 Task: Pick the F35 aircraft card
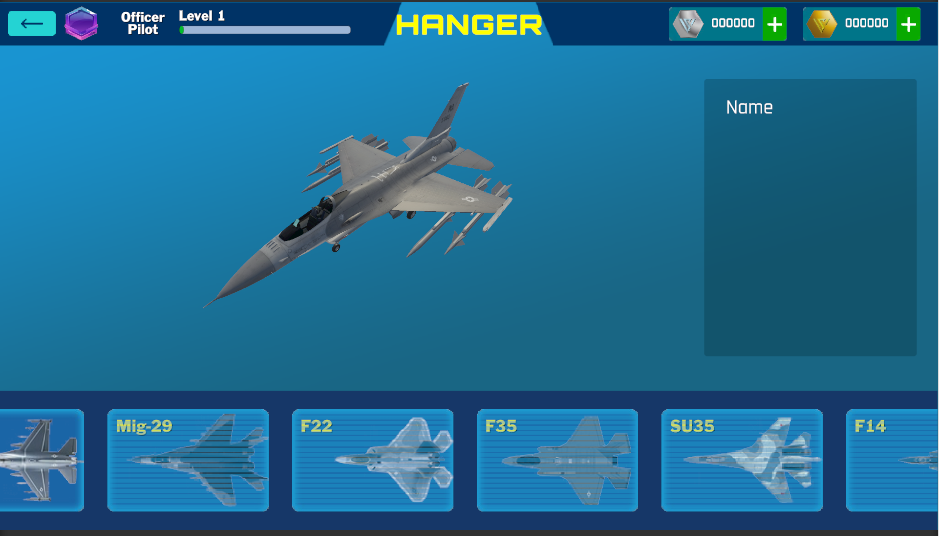[557, 460]
